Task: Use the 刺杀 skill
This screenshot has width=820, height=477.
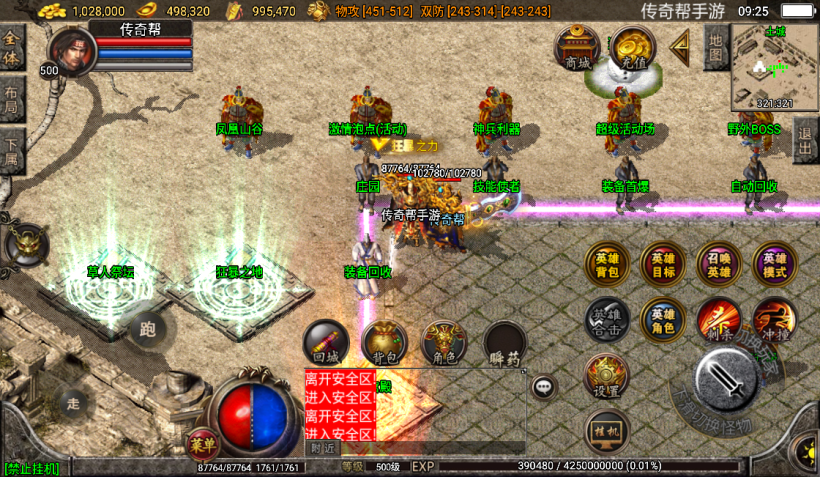Action: coord(718,318)
